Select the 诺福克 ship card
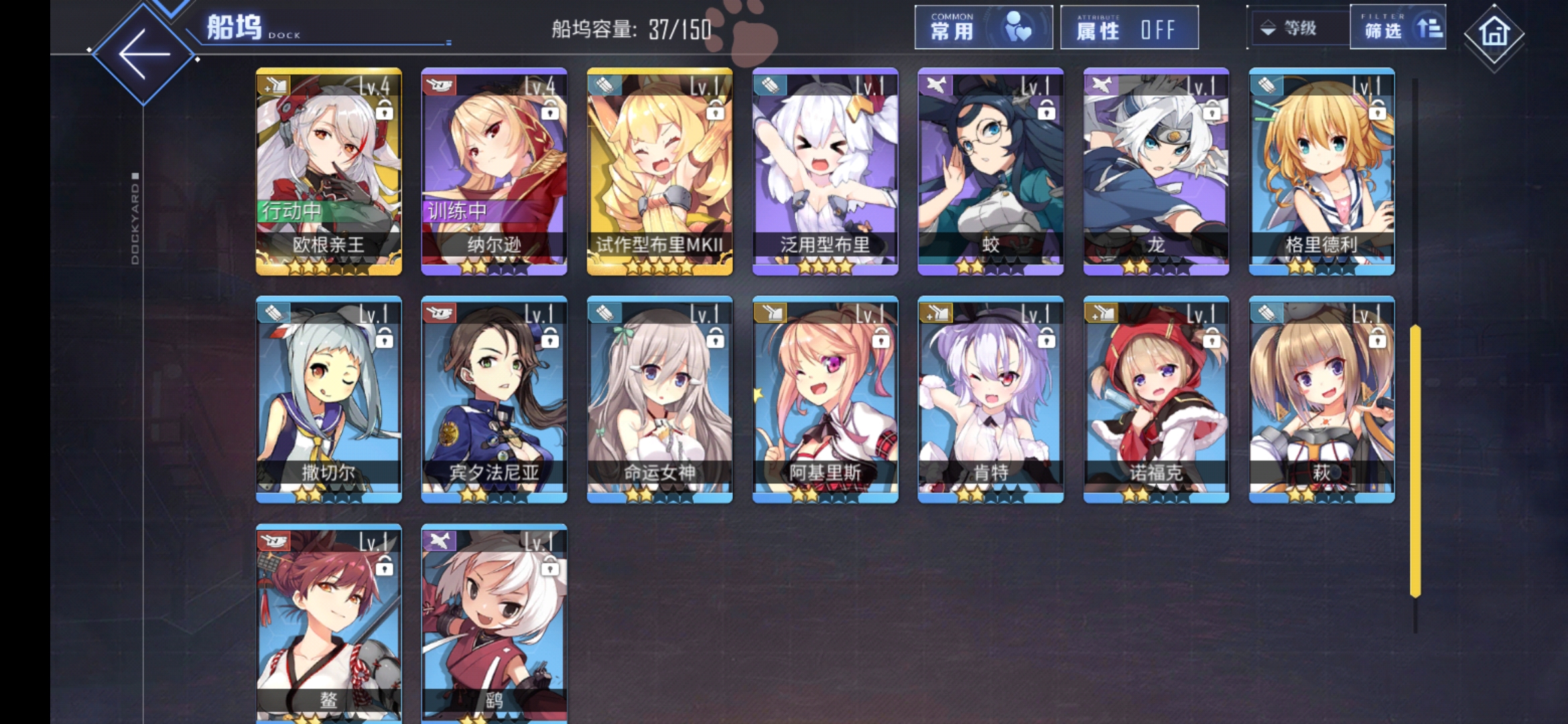 pos(1156,399)
